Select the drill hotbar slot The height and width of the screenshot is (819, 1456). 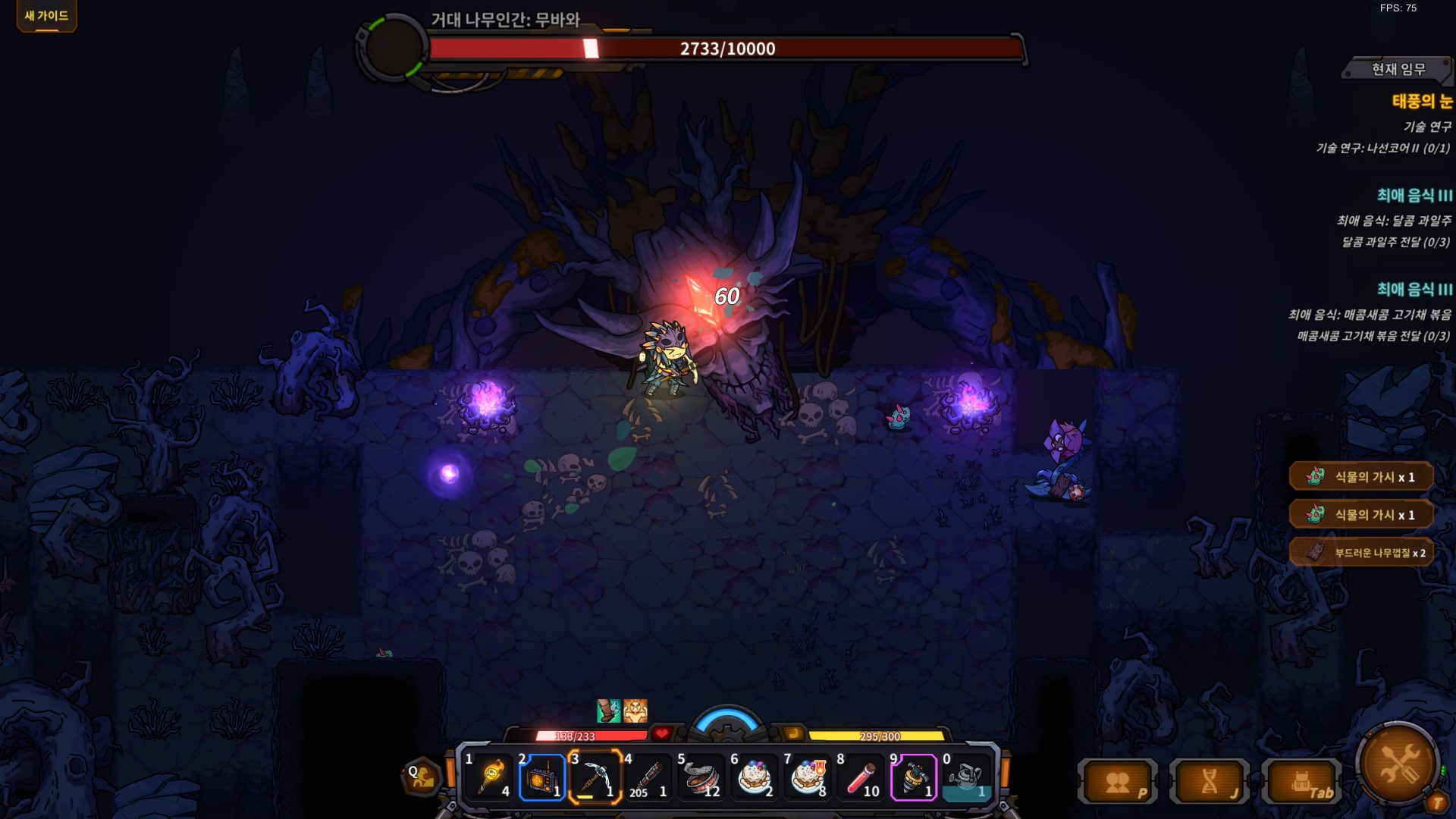[x=913, y=777]
